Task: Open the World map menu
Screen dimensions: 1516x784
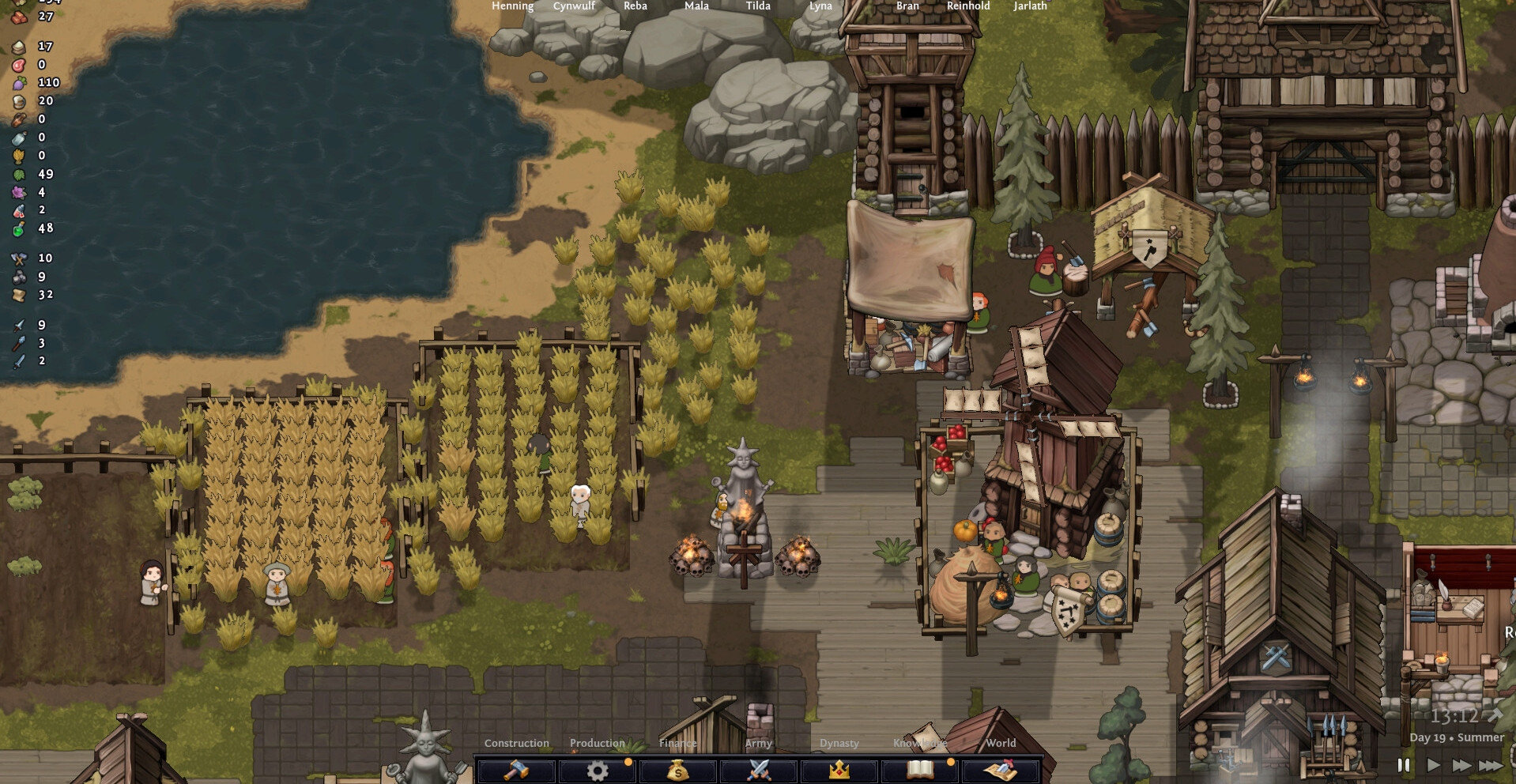Action: tap(1001, 769)
